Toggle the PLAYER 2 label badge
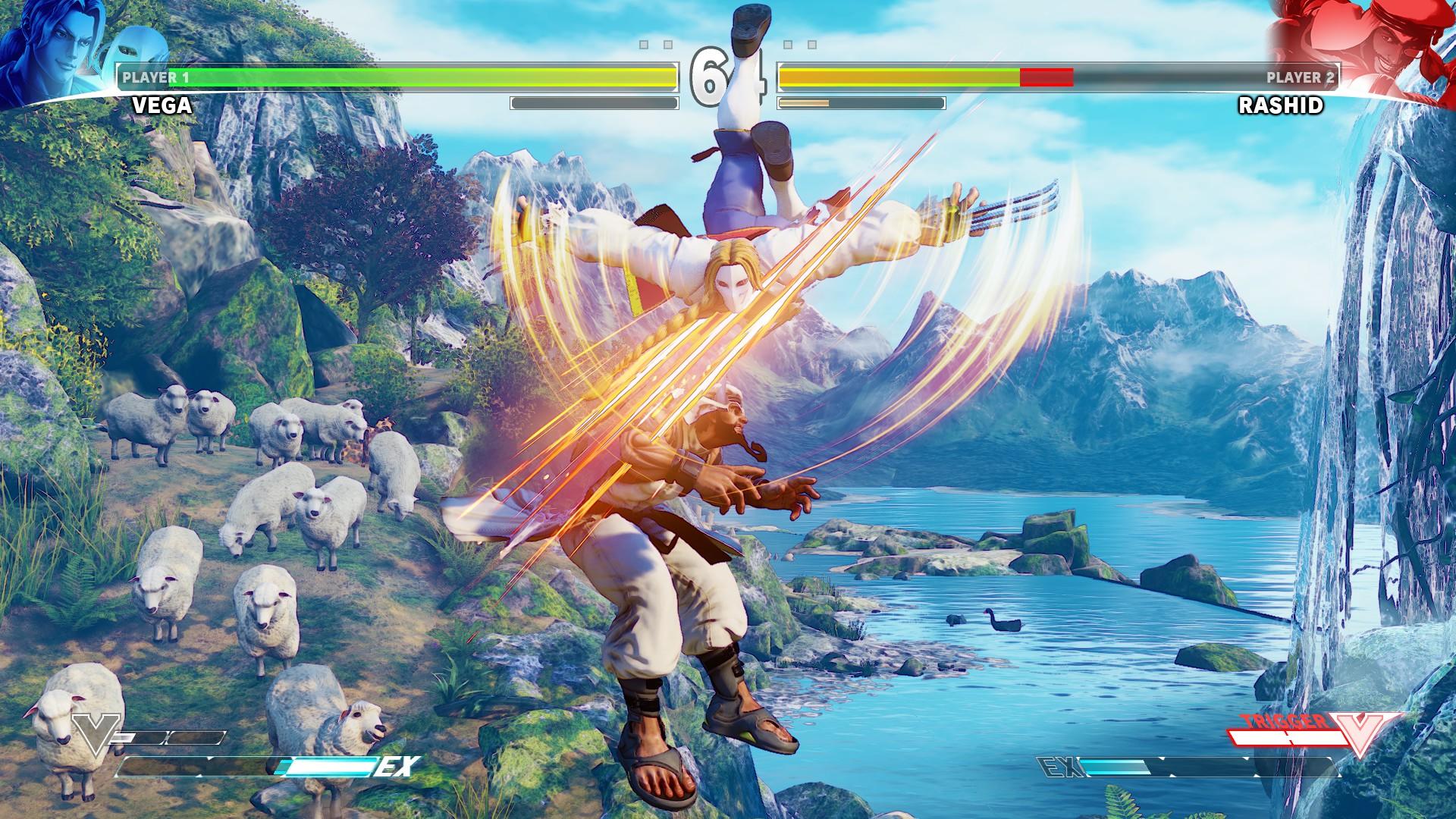The width and height of the screenshot is (1456, 819). [1299, 76]
